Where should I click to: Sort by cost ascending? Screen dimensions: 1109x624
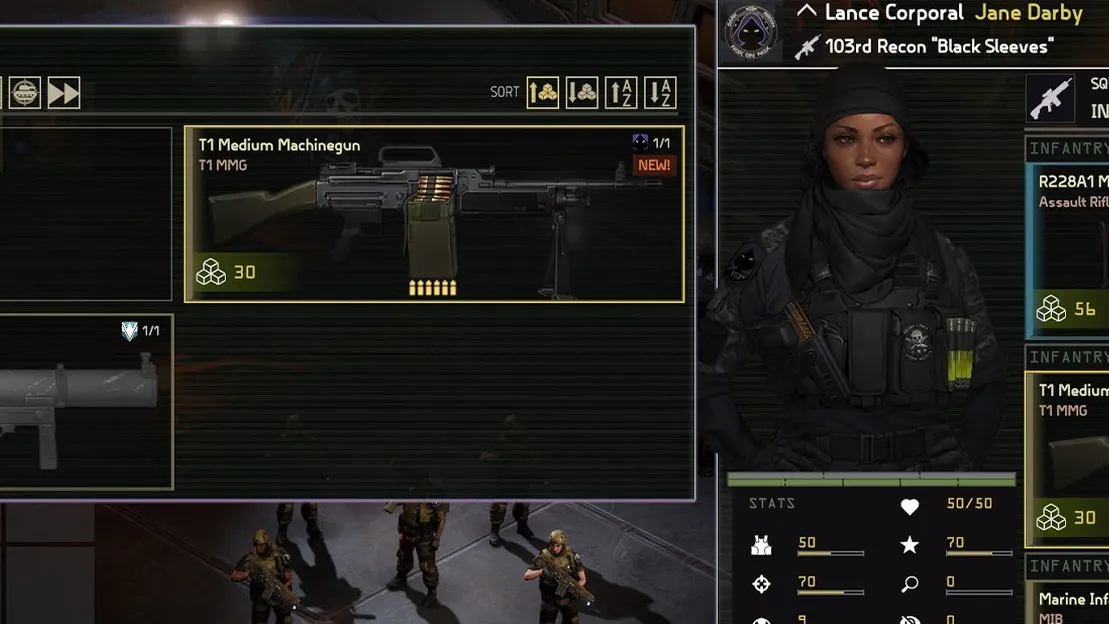coord(543,93)
